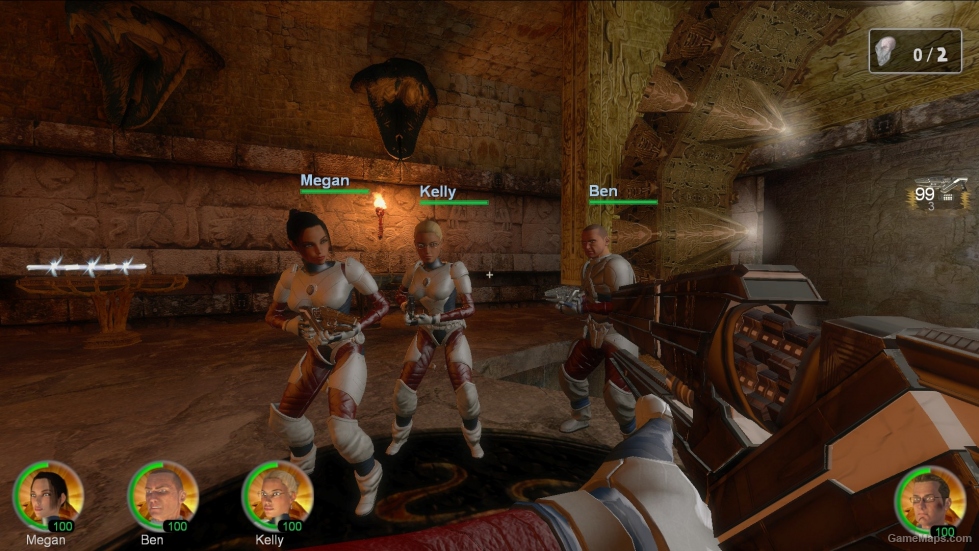Select Kelly's teammate portrait
Image resolution: width=979 pixels, height=551 pixels.
pyautogui.click(x=277, y=495)
